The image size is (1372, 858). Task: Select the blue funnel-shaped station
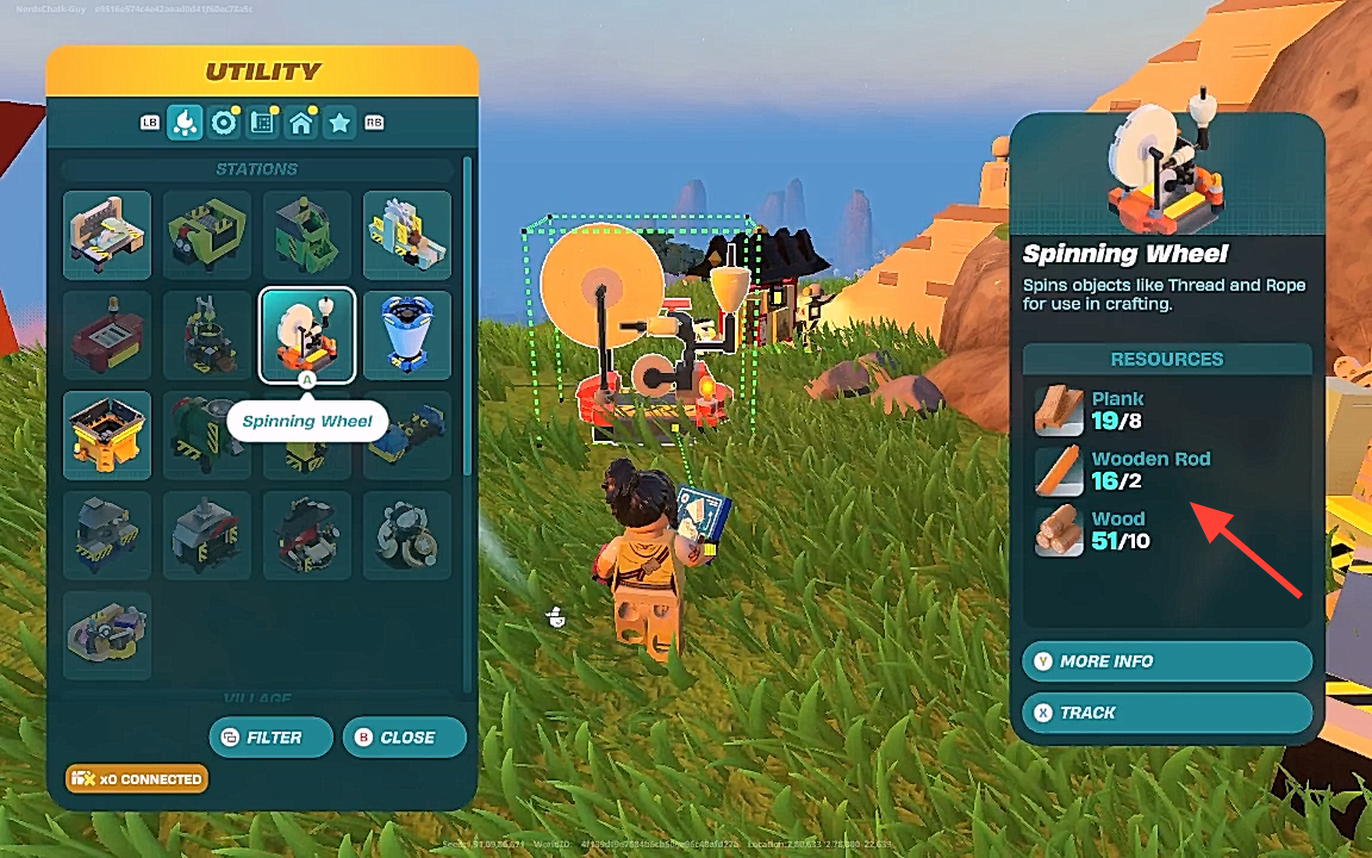coord(407,335)
